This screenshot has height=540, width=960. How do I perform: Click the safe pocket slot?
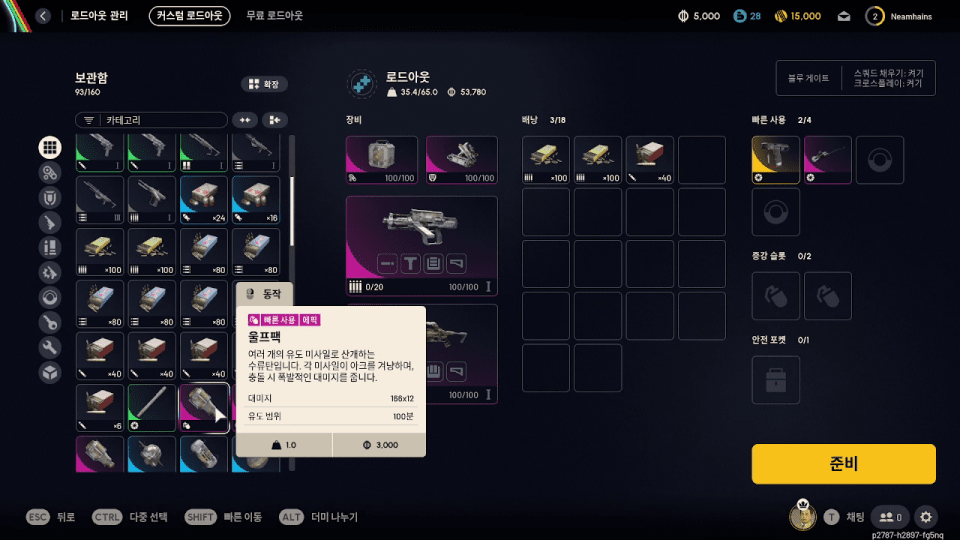776,380
